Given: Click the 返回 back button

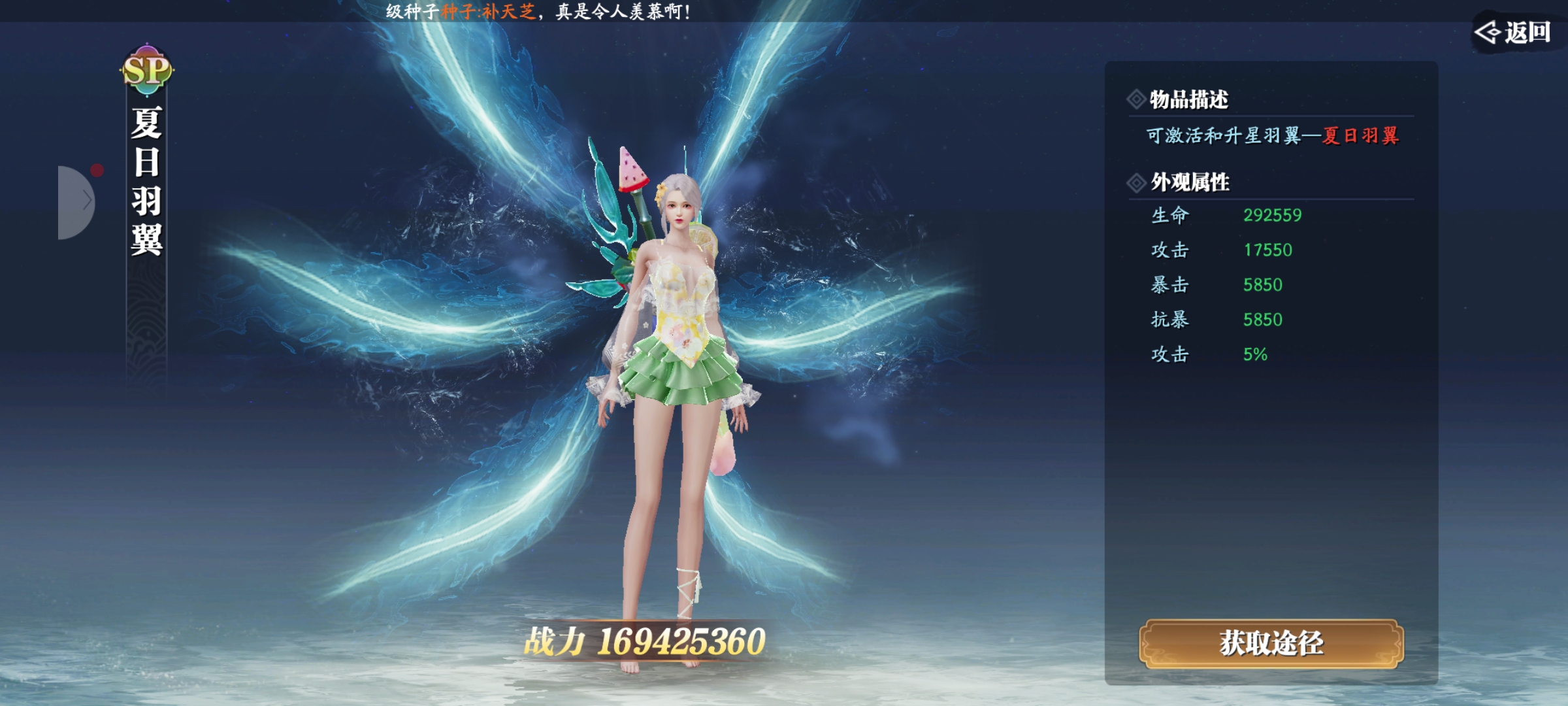Looking at the screenshot, I should pyautogui.click(x=1514, y=31).
